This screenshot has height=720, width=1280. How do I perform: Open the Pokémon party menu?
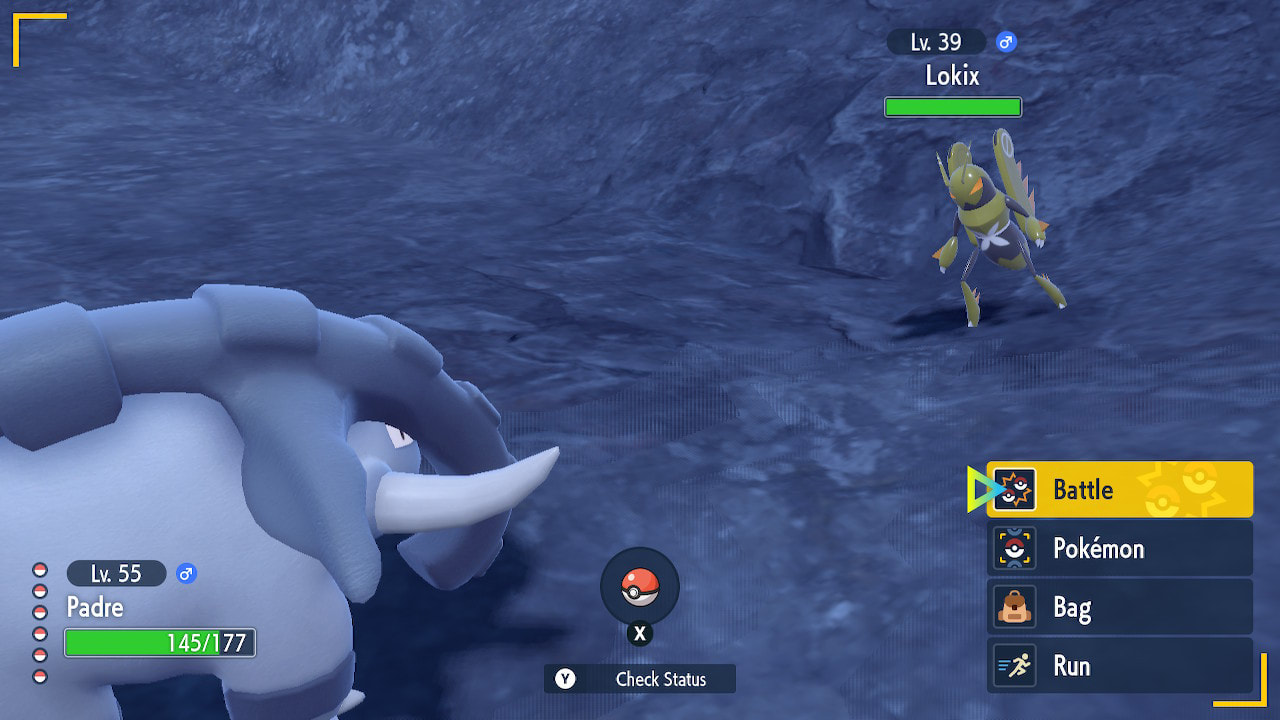pyautogui.click(x=1119, y=548)
